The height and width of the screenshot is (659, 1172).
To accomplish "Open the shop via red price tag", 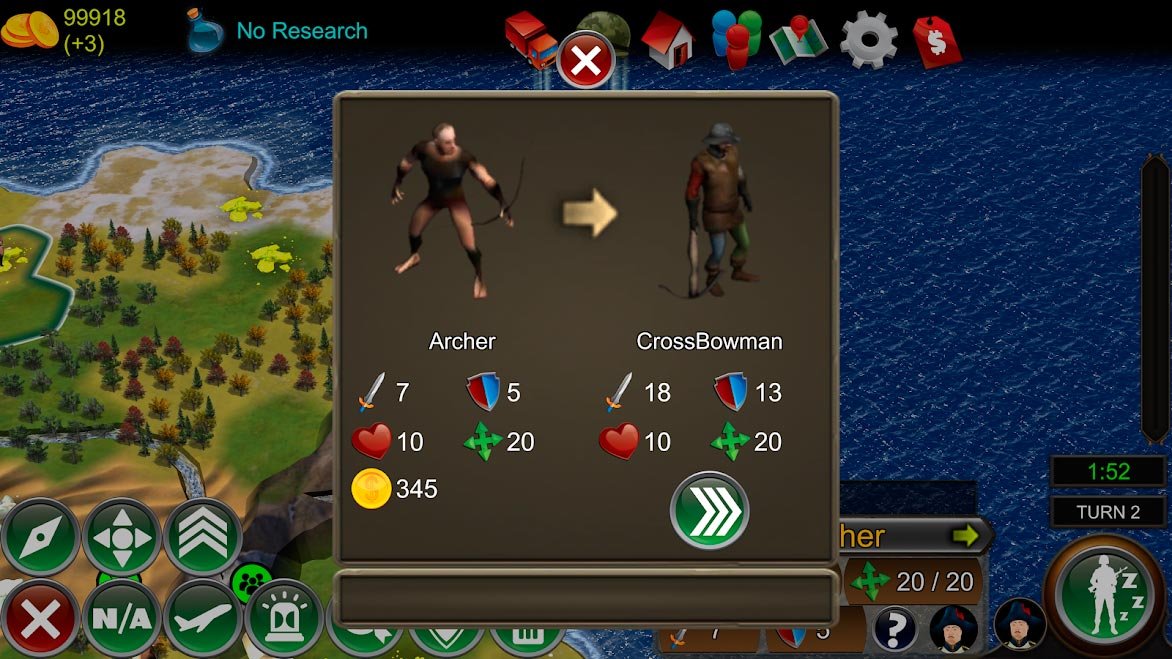I will [936, 41].
